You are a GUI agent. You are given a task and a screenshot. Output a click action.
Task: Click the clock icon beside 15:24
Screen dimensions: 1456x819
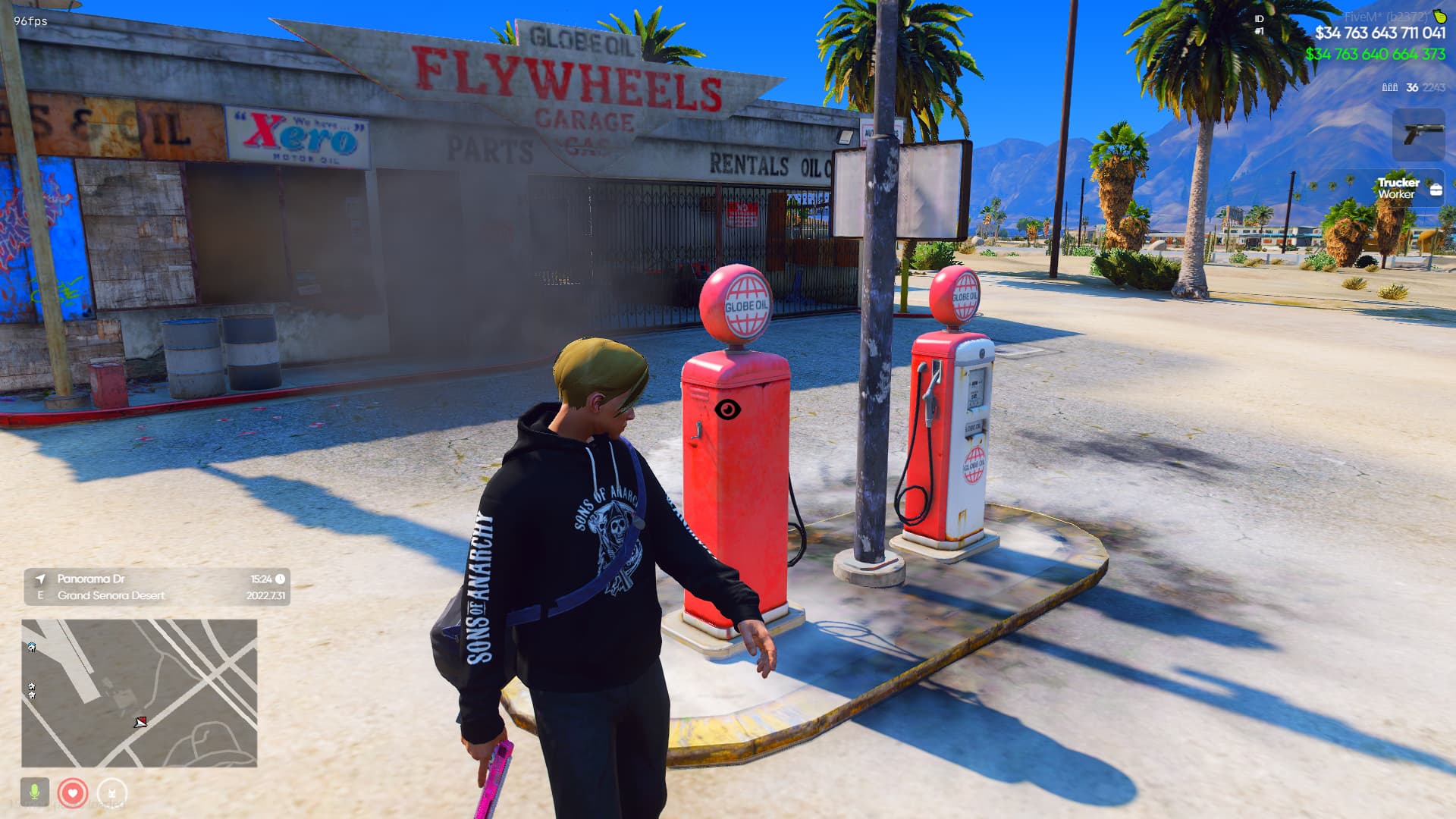[280, 579]
